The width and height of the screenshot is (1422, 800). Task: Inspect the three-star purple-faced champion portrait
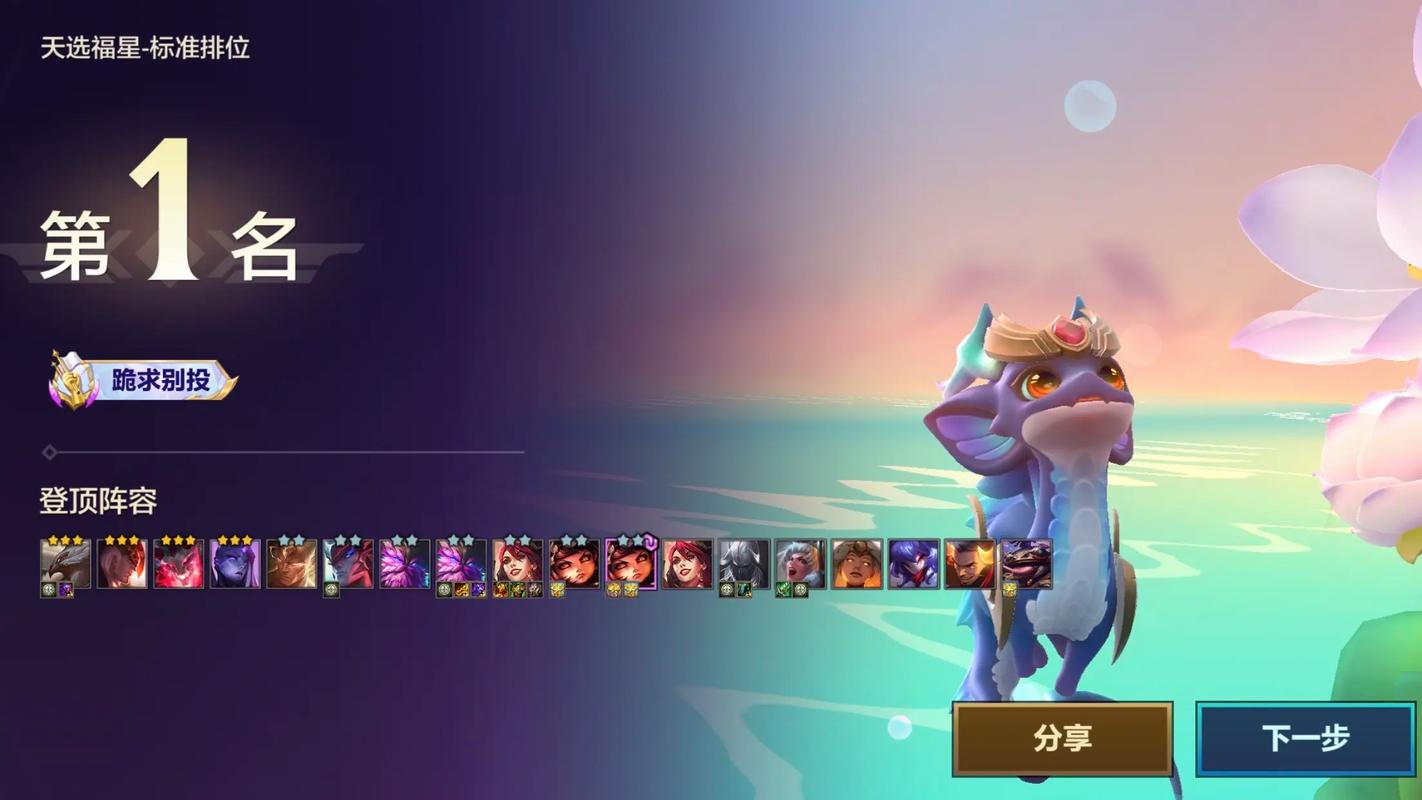(x=235, y=564)
